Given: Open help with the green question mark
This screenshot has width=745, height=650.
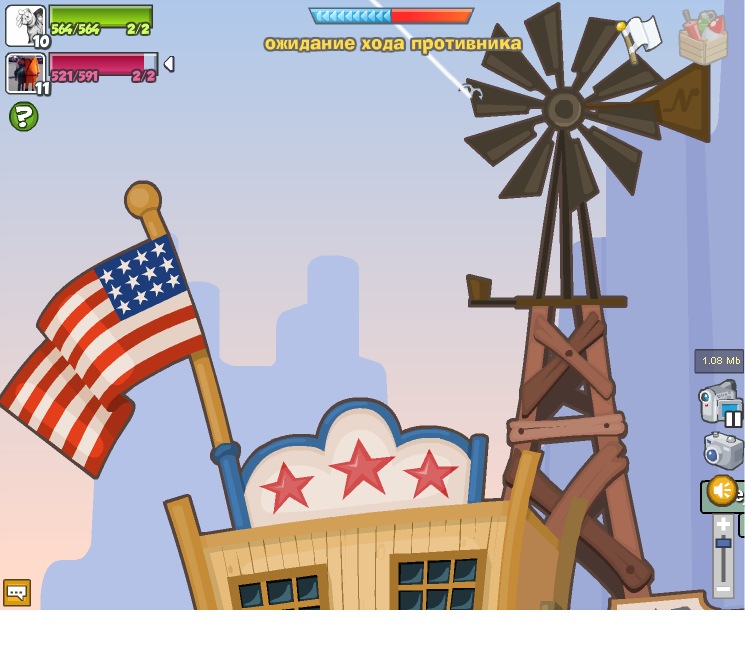Looking at the screenshot, I should coord(23,116).
